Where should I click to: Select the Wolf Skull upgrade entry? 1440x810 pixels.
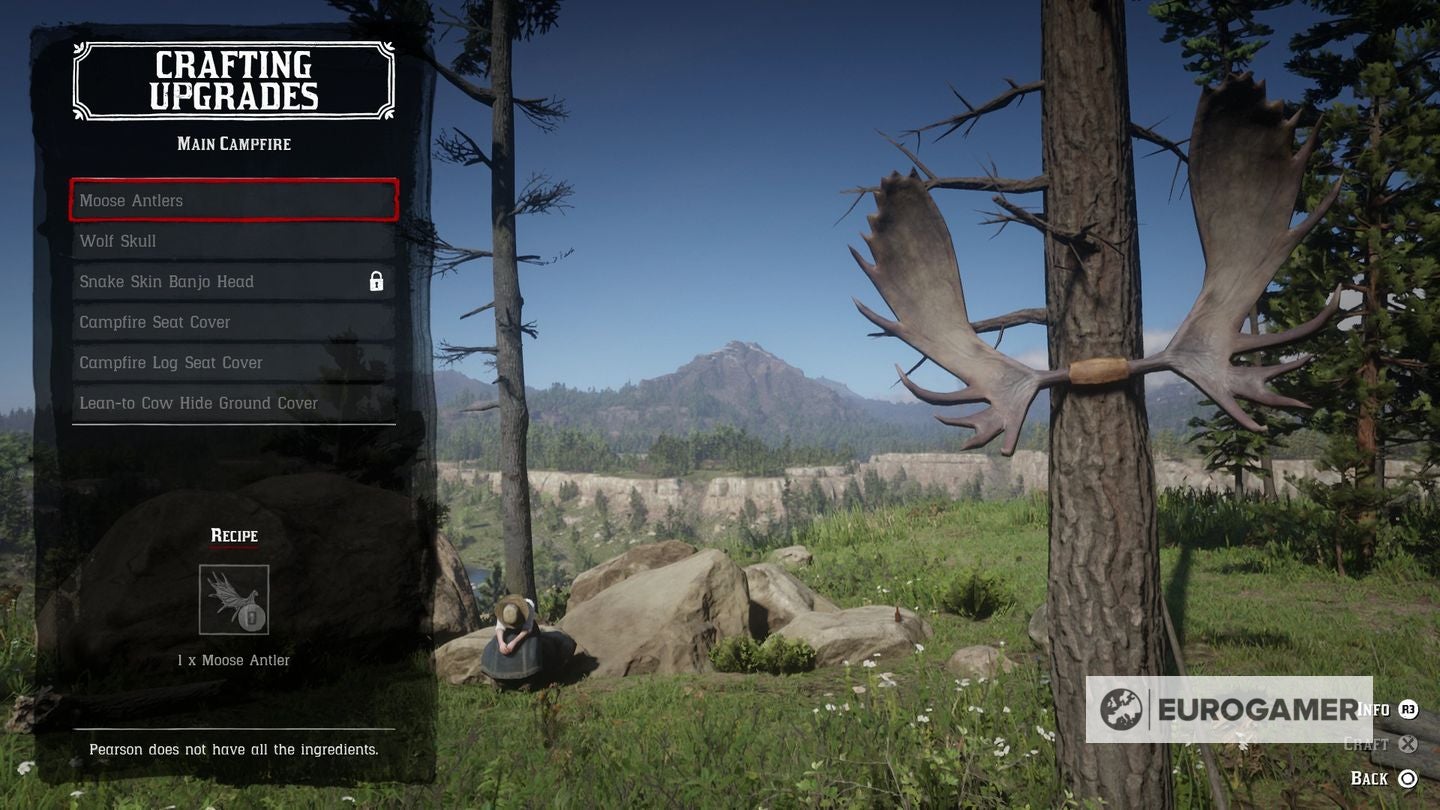[x=233, y=240]
